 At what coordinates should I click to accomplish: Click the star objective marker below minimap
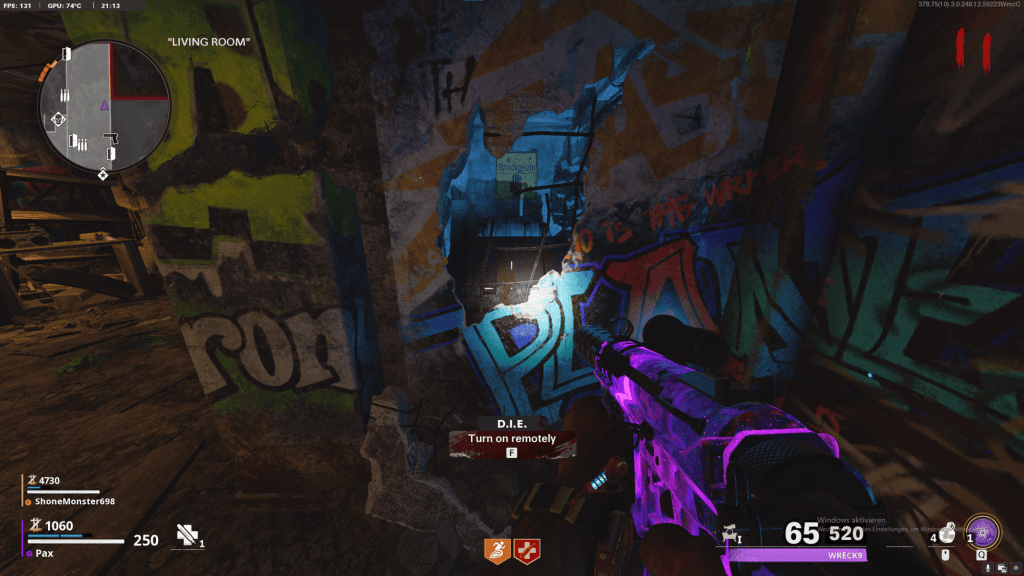(103, 176)
